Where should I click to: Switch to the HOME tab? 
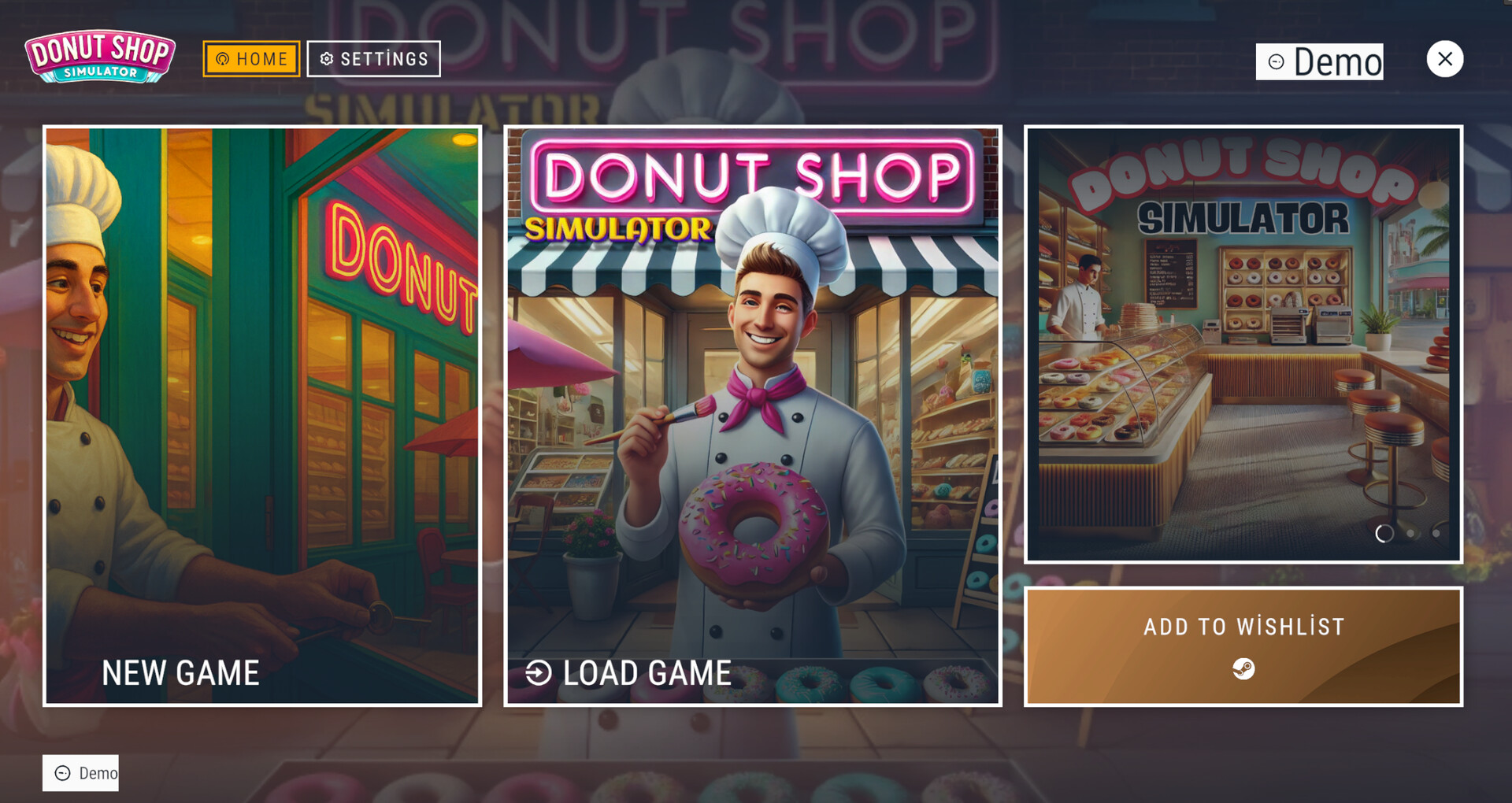251,58
